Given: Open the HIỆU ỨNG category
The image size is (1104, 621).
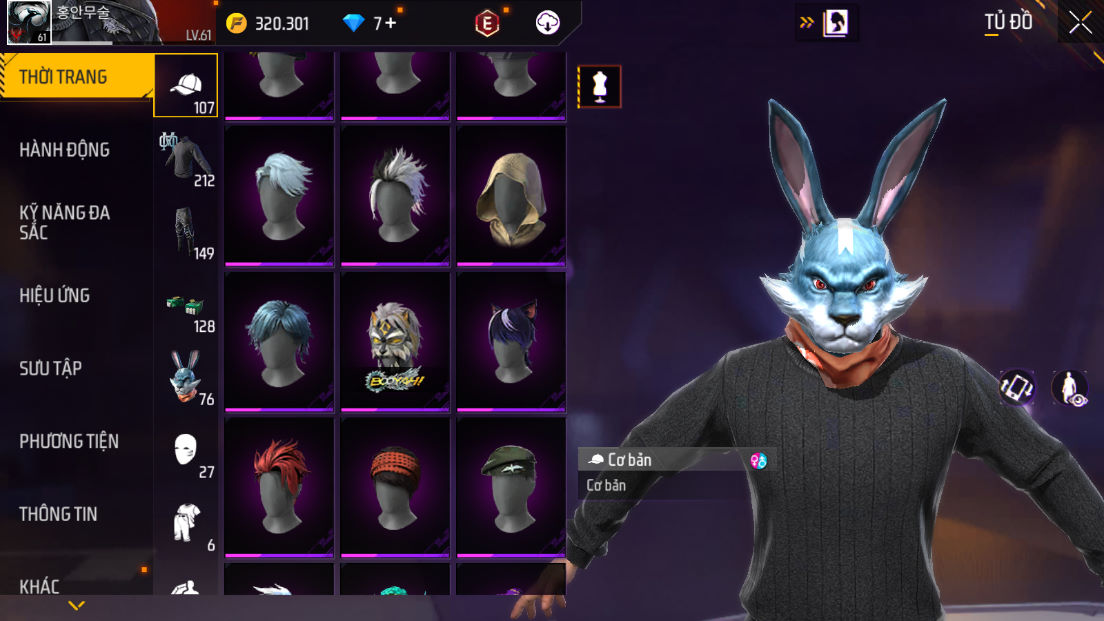Looking at the screenshot, I should pos(55,295).
